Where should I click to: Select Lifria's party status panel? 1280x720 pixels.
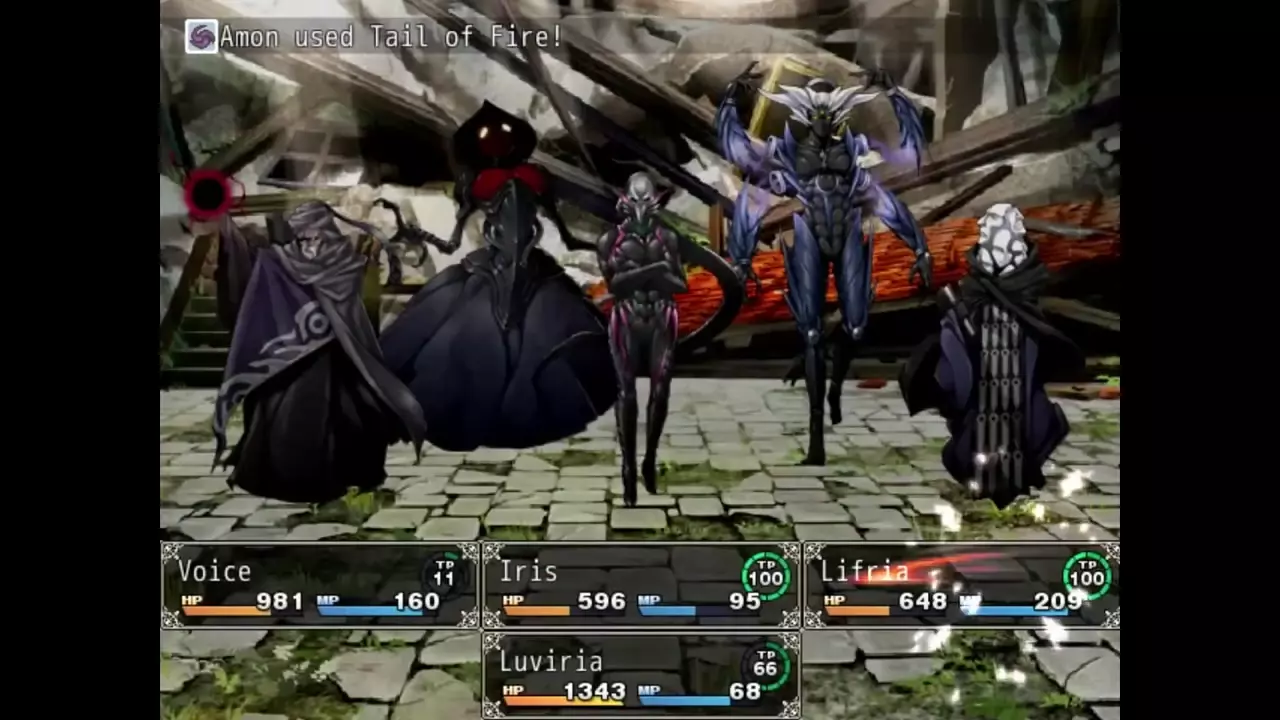click(961, 586)
